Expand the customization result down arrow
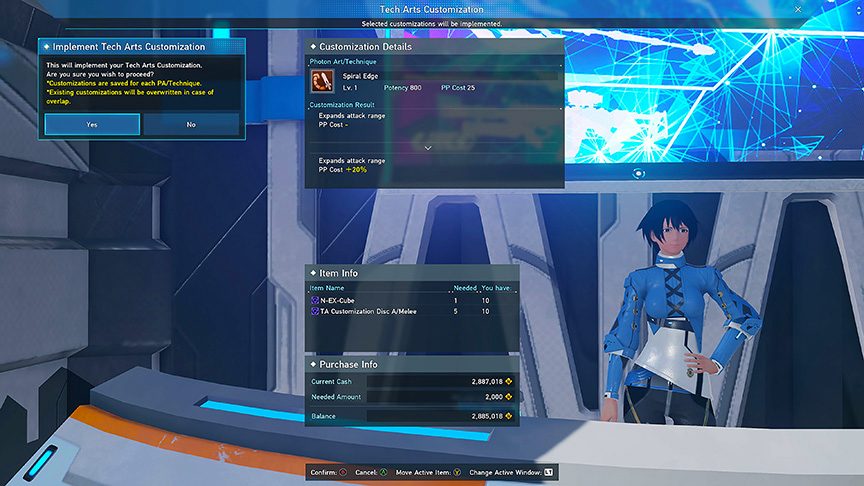The image size is (864, 486). click(x=428, y=147)
